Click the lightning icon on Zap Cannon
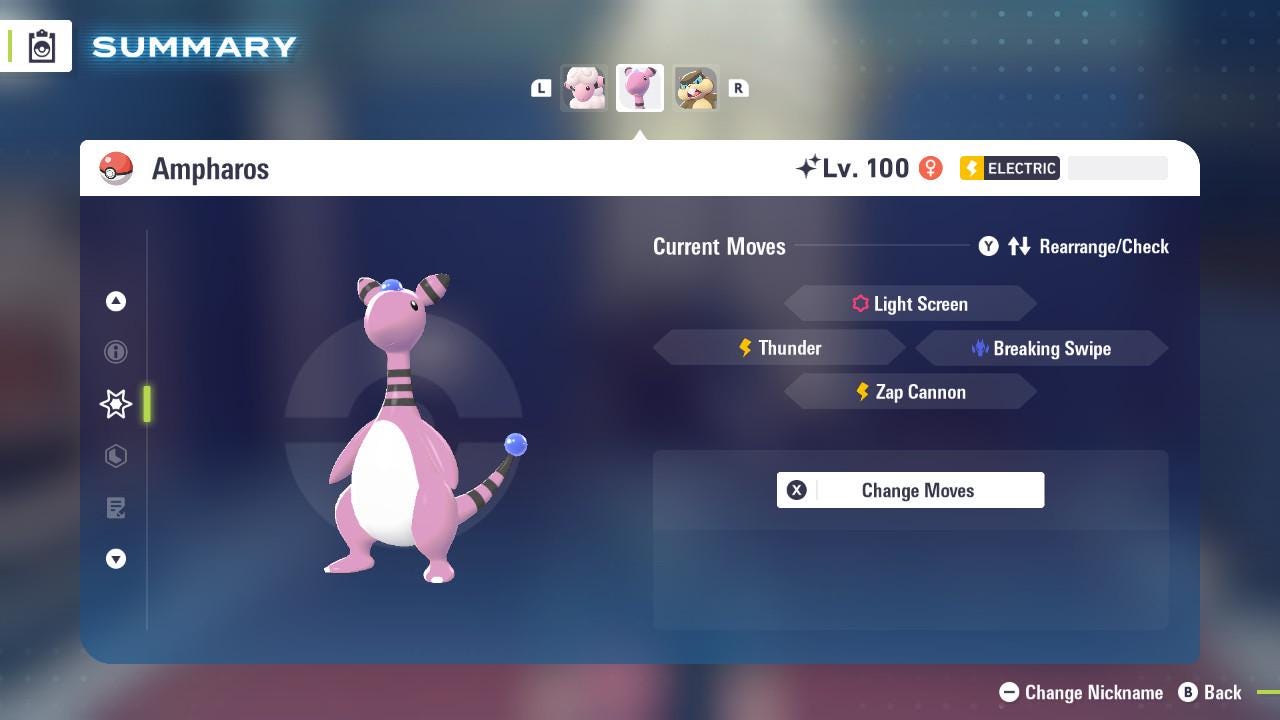 (862, 392)
